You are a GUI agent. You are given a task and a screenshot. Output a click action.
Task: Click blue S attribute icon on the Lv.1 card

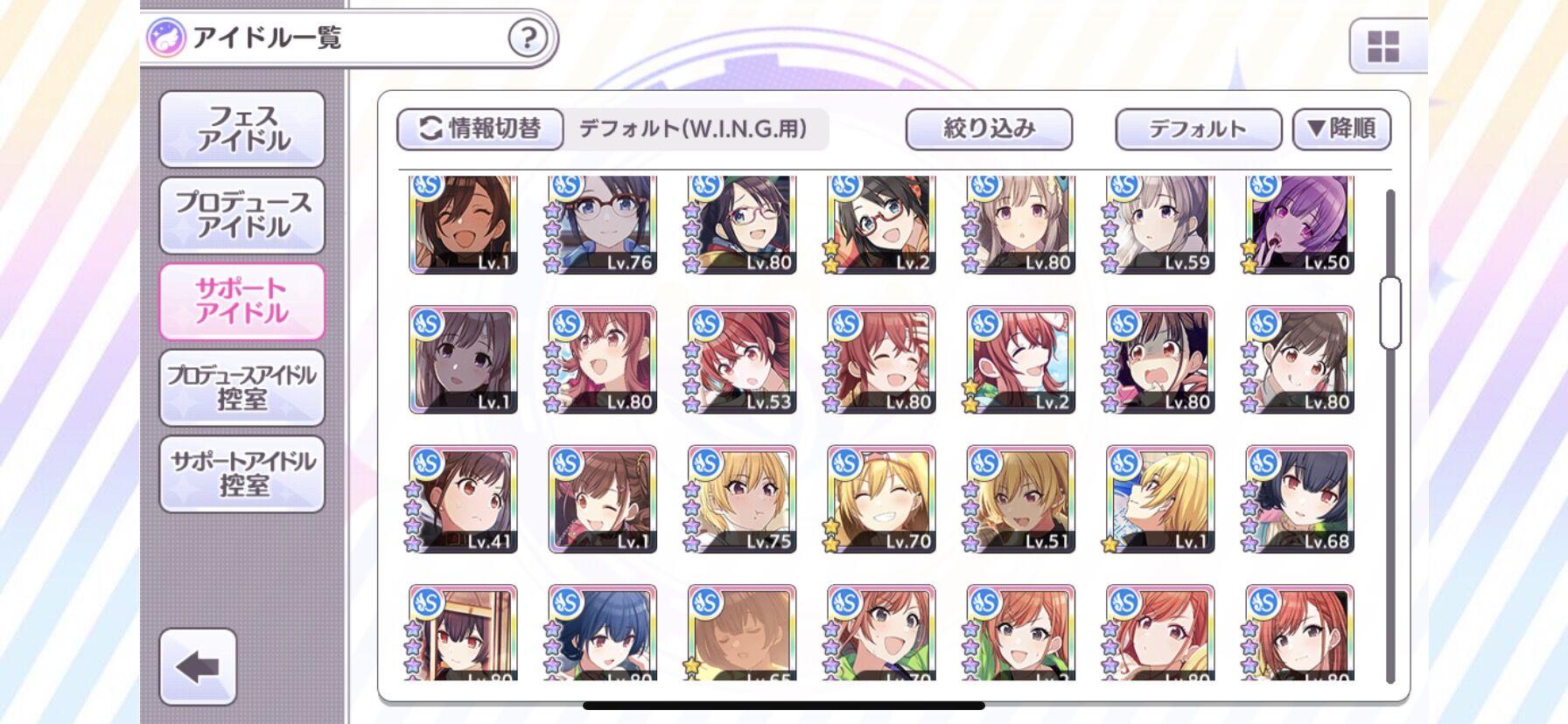click(428, 186)
